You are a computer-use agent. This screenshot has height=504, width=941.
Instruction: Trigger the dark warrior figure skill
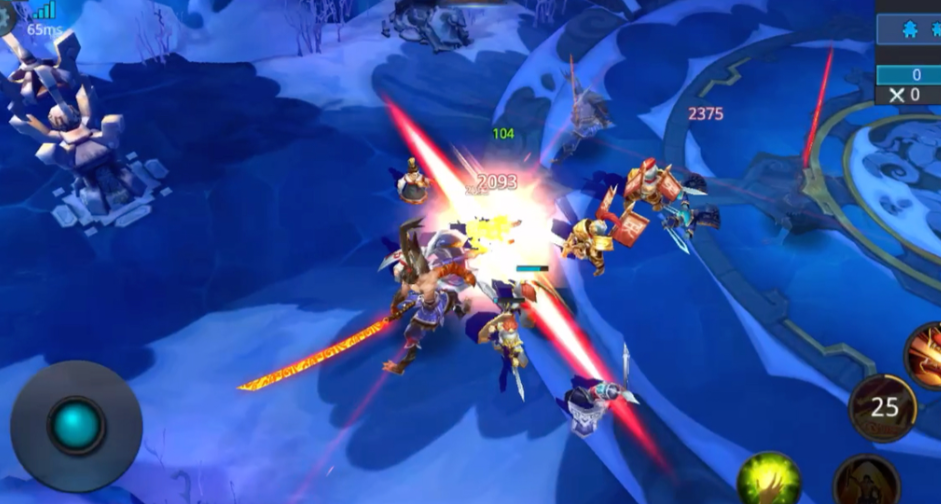point(866,482)
